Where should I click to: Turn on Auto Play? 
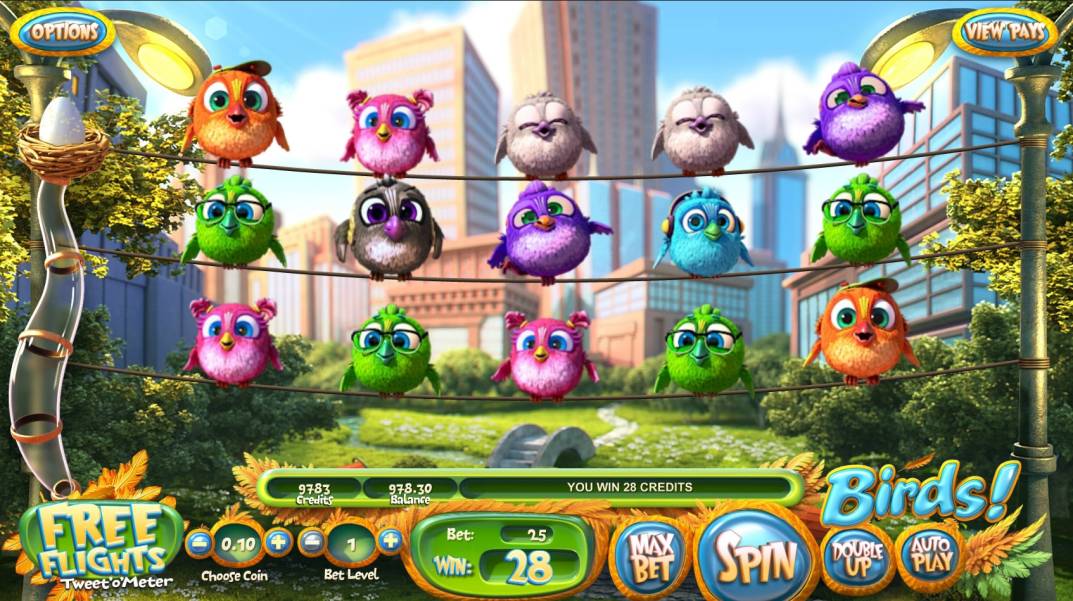(929, 556)
